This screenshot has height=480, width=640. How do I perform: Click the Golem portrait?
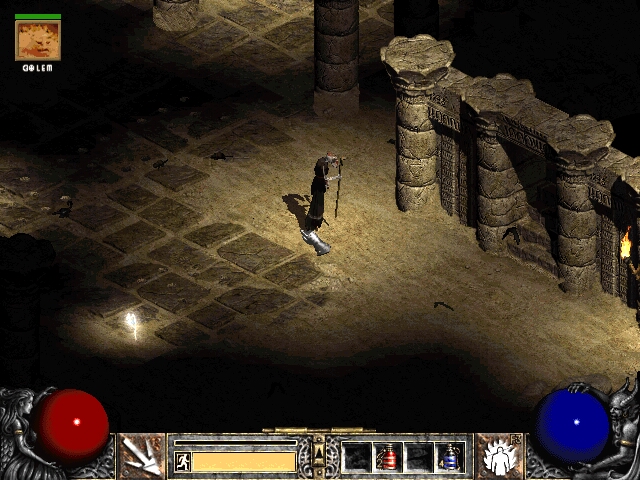tap(38, 40)
